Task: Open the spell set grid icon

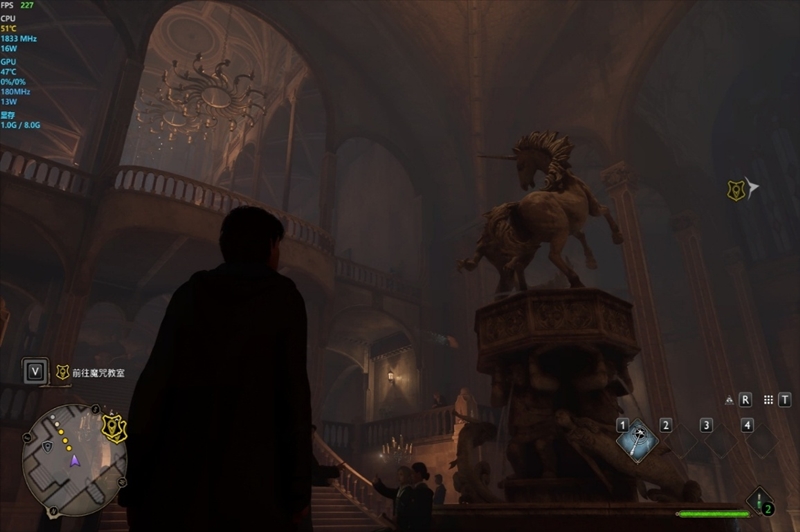Action: [768, 399]
